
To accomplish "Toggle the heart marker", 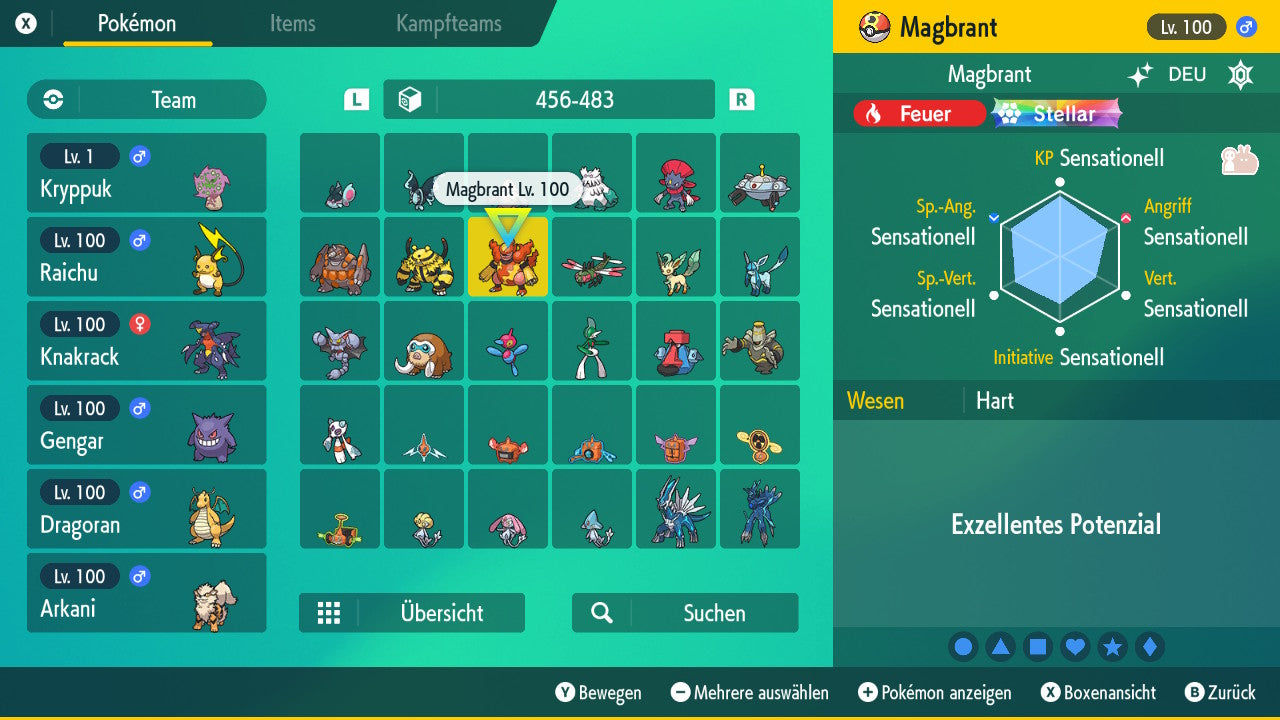I will (x=1075, y=646).
